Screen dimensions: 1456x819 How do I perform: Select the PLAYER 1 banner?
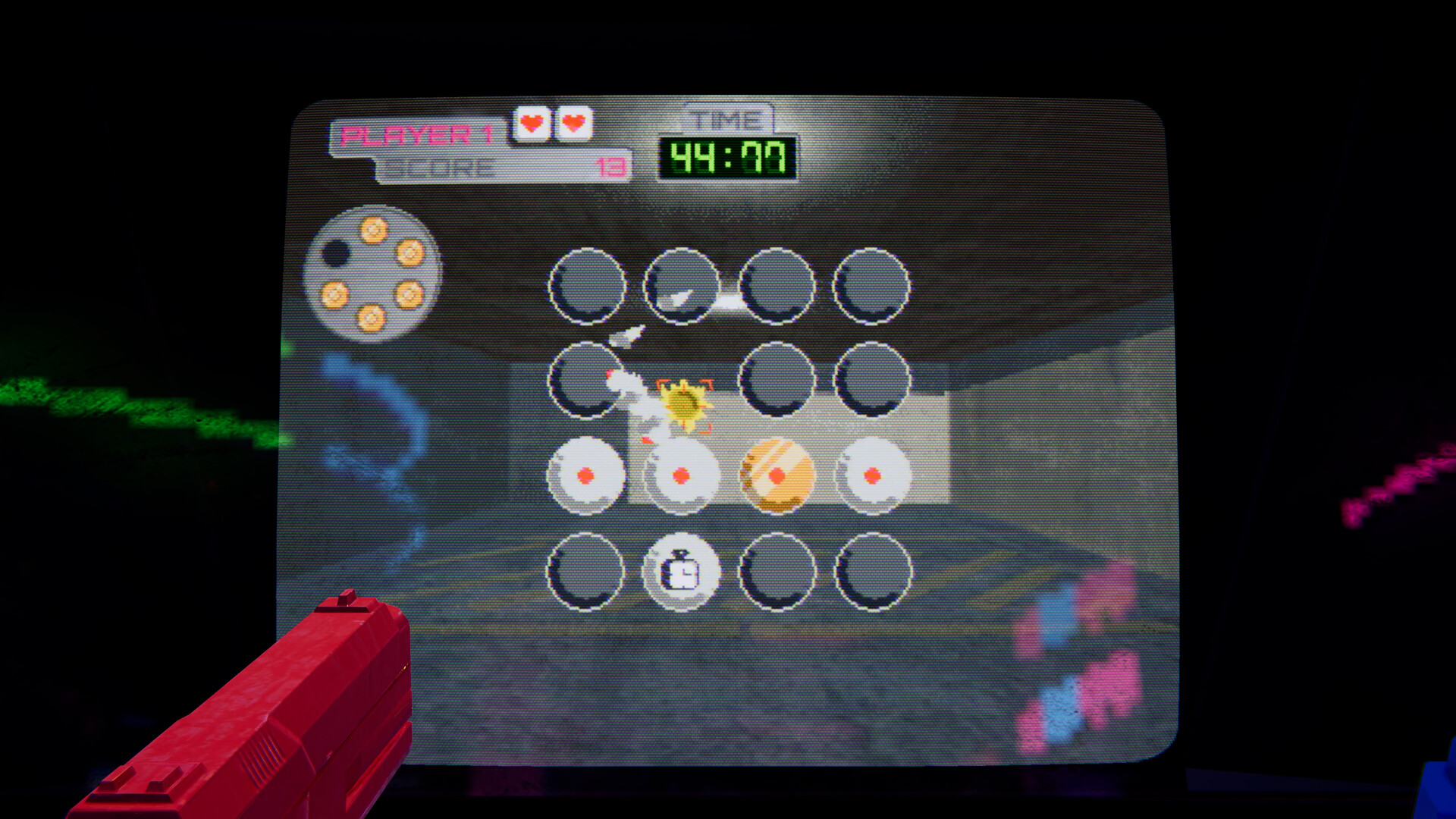pos(419,134)
